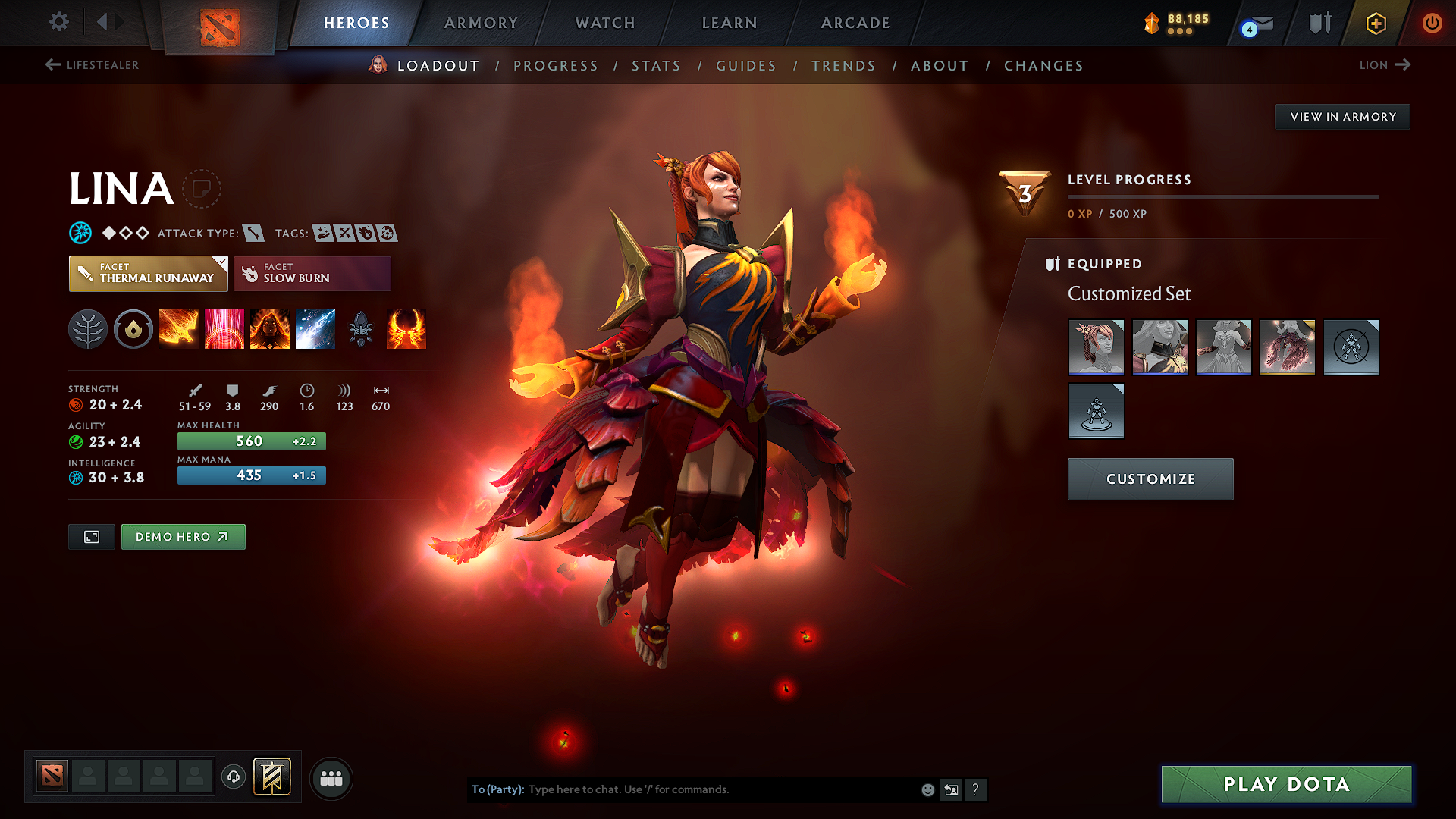Open the GUIDES tab
The image size is (1456, 819).
pos(746,66)
